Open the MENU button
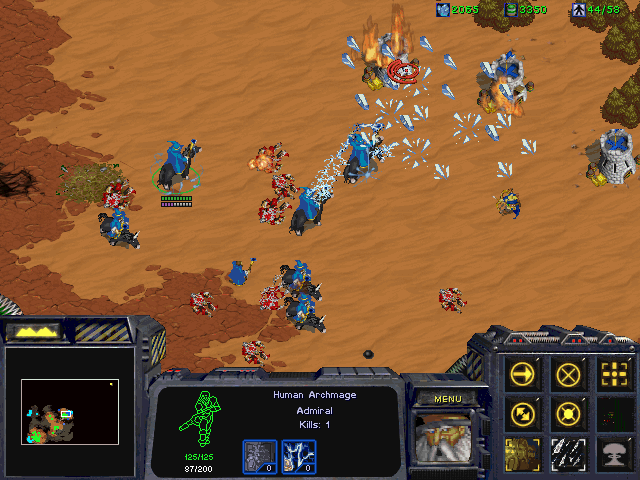Screen dimensions: 640x480 [447, 399]
